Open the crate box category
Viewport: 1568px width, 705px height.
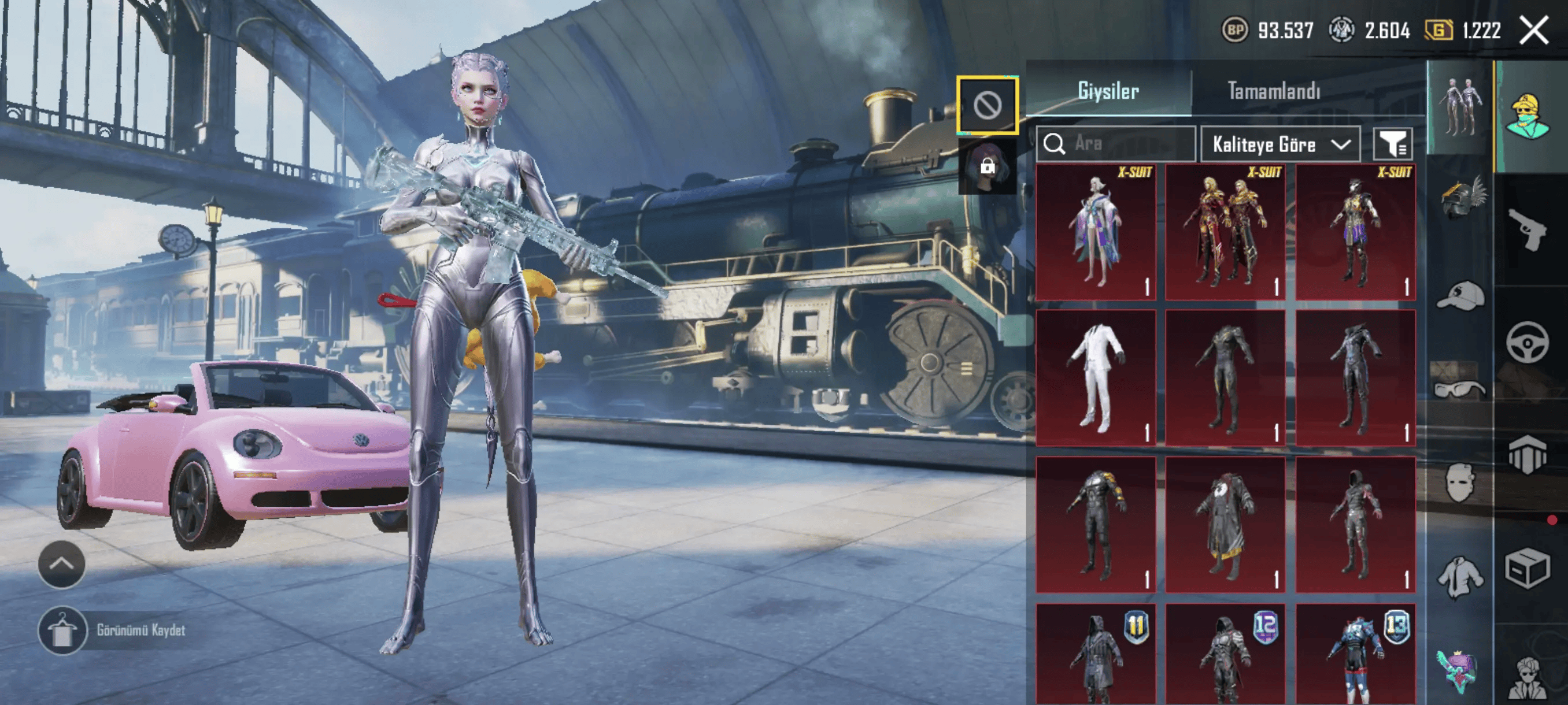[x=1528, y=569]
